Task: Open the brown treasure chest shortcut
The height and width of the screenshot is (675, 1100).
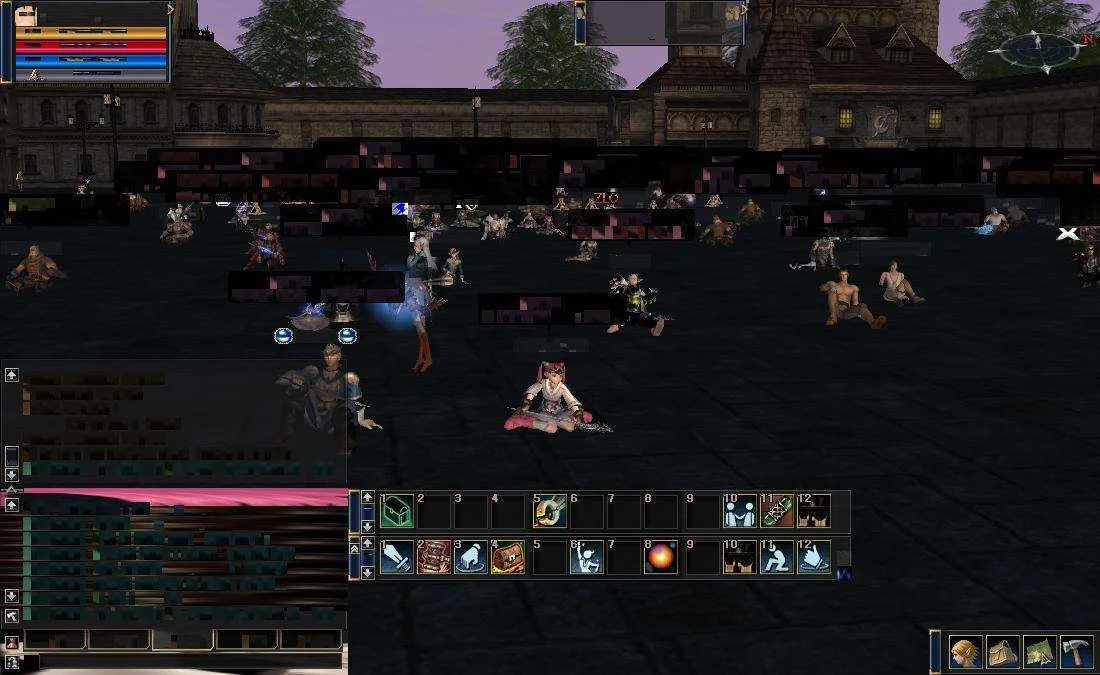Action: click(x=508, y=557)
